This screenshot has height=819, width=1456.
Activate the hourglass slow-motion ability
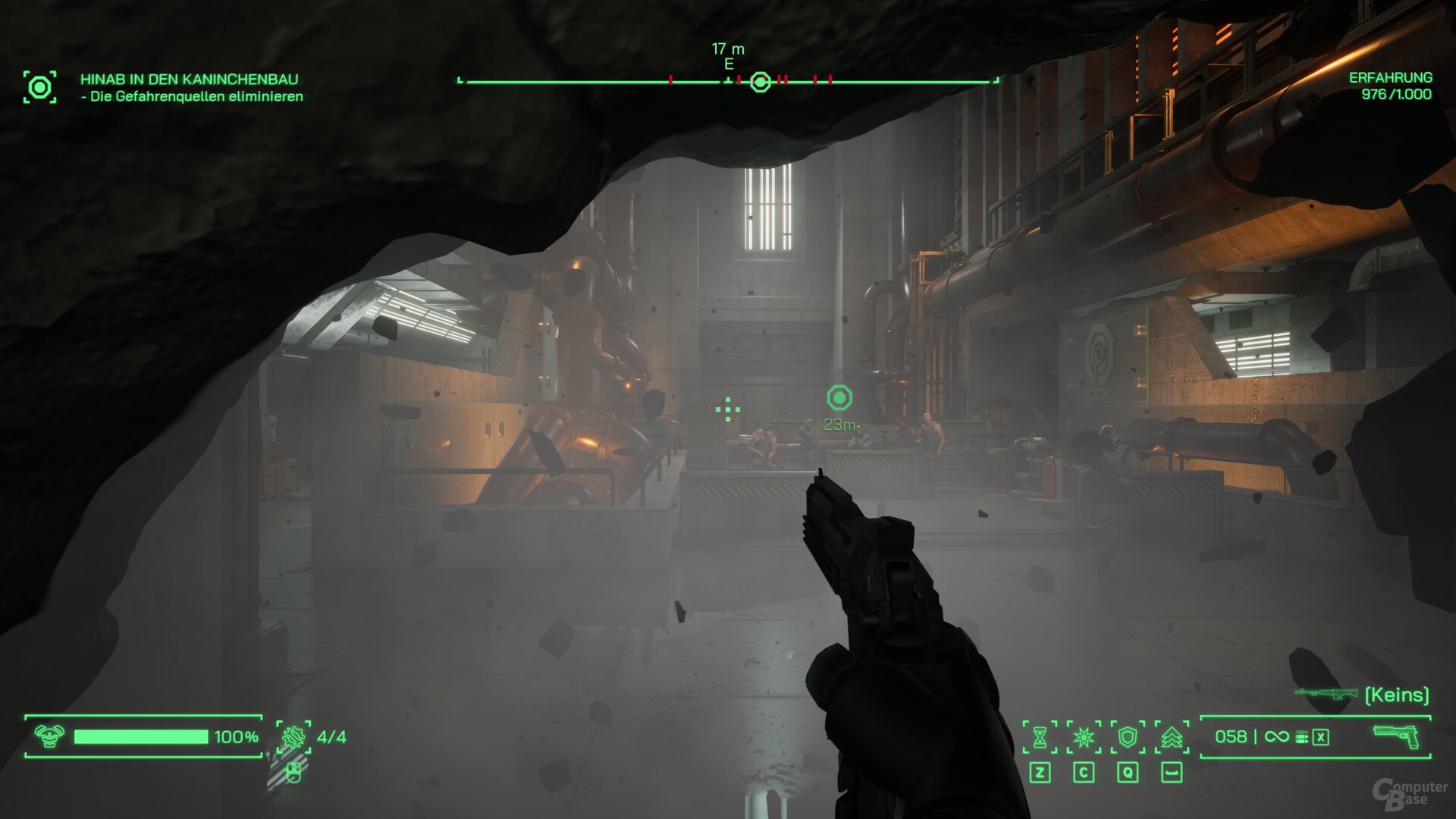[x=1040, y=736]
